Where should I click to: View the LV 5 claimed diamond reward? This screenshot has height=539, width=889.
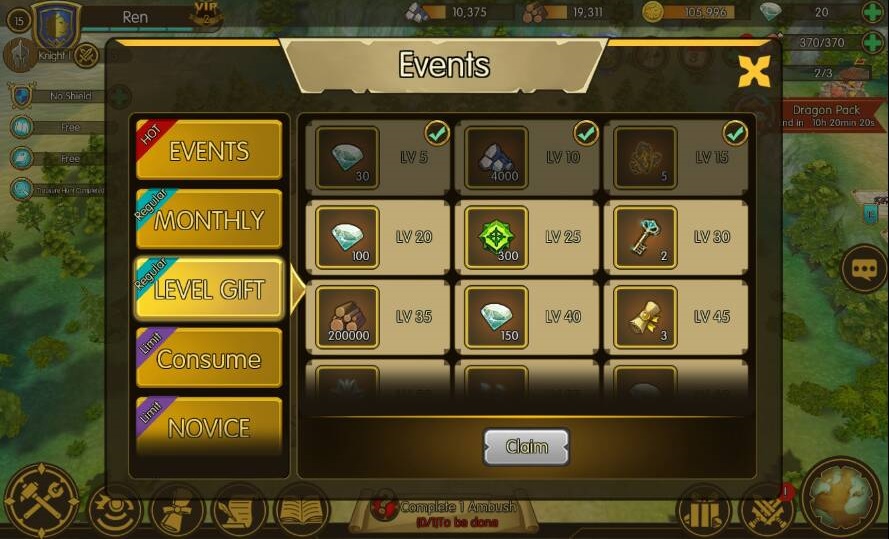[x=347, y=158]
